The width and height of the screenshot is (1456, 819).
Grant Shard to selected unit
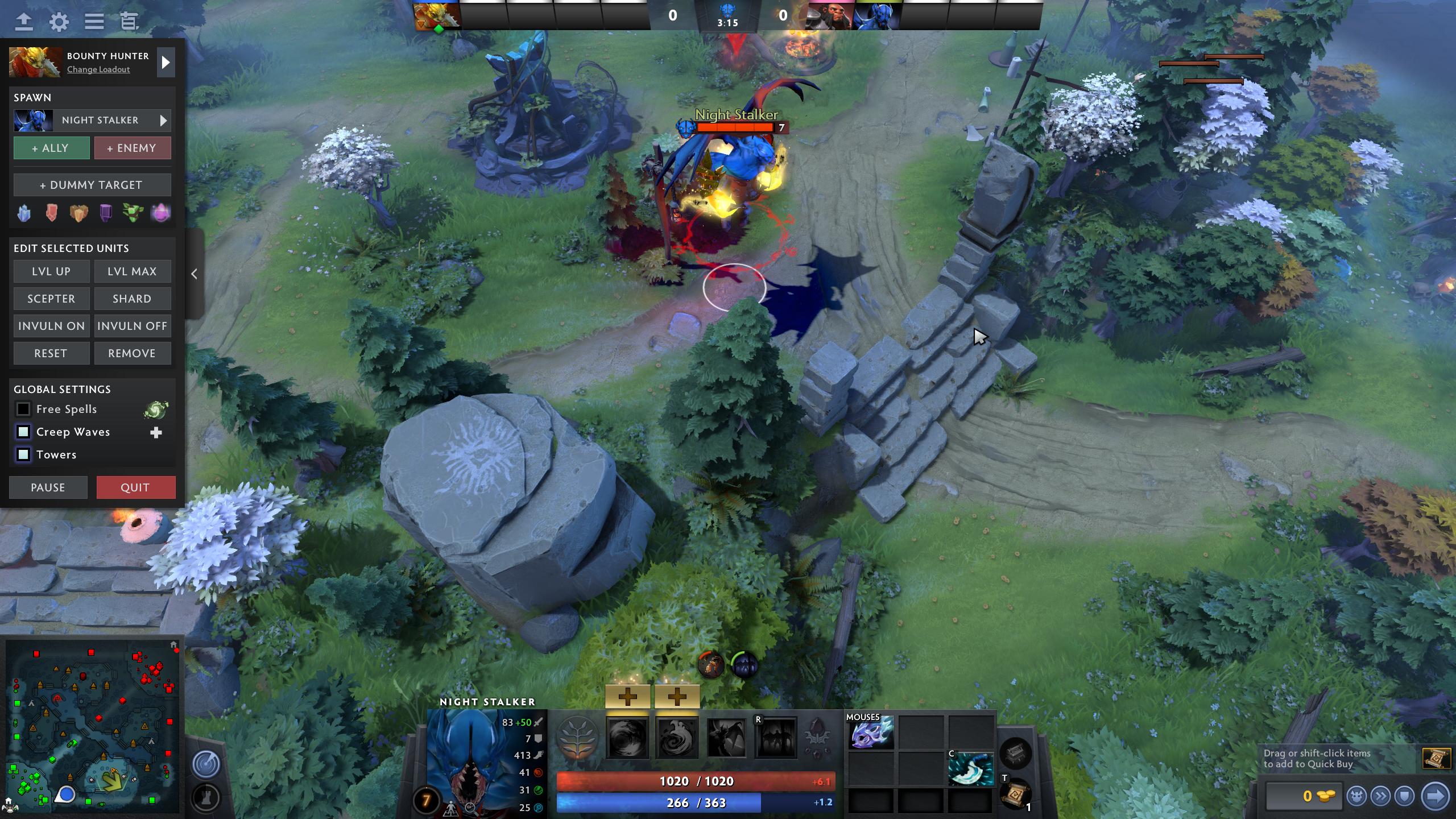pyautogui.click(x=132, y=299)
